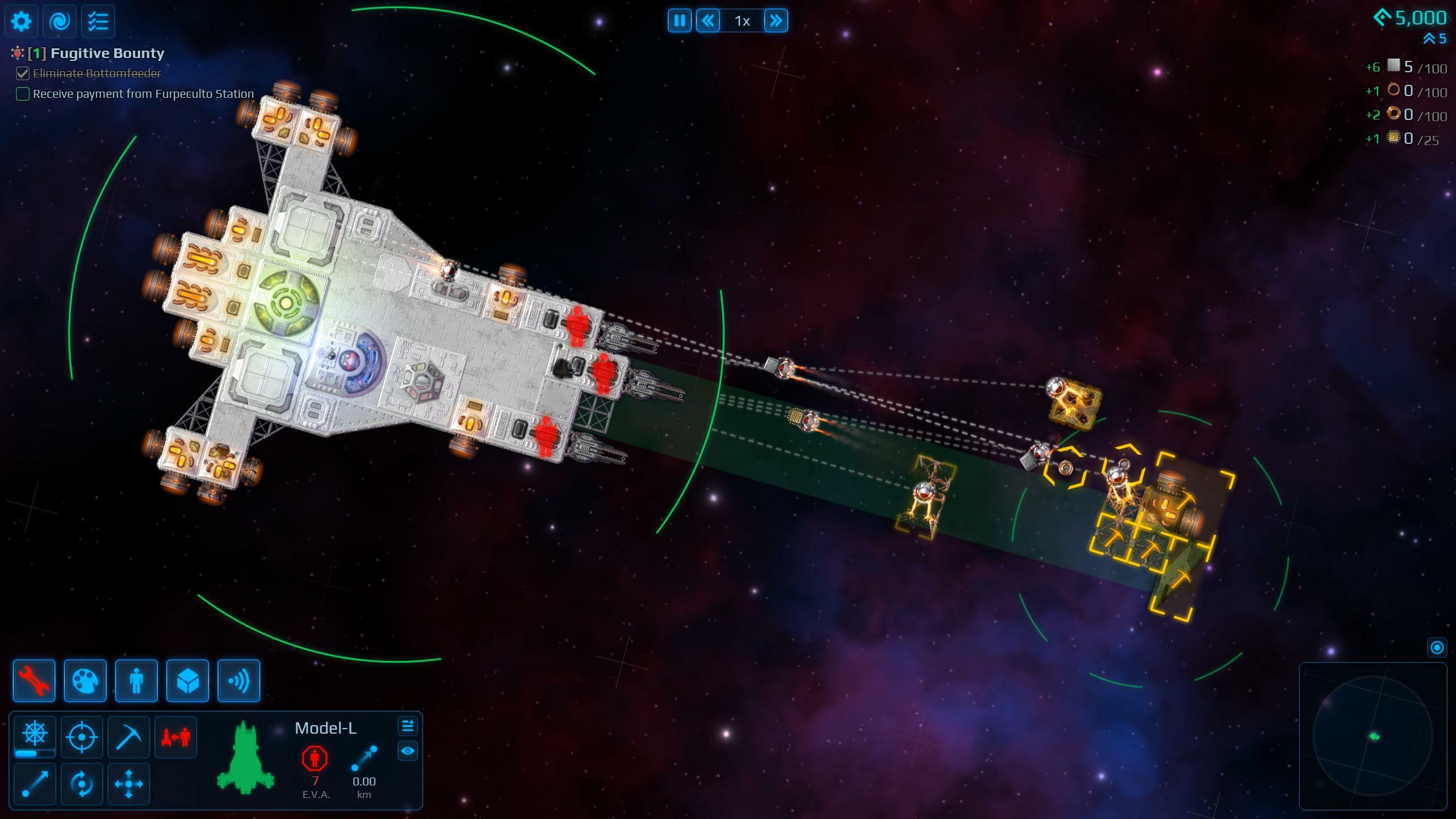
Task: Select the pickaxe mining command
Action: pyautogui.click(x=129, y=737)
